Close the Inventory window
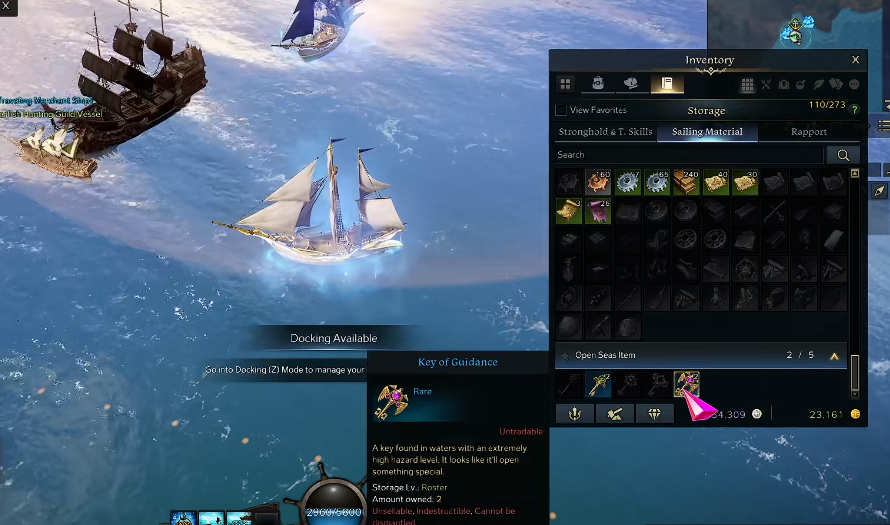The height and width of the screenshot is (525, 890). (855, 60)
